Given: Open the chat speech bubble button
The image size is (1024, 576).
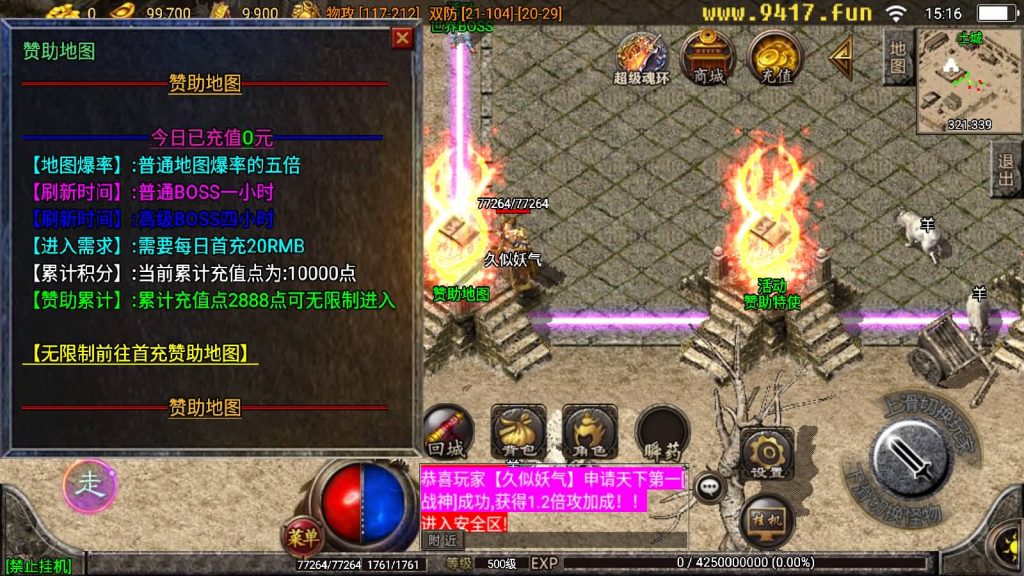Looking at the screenshot, I should point(711,487).
